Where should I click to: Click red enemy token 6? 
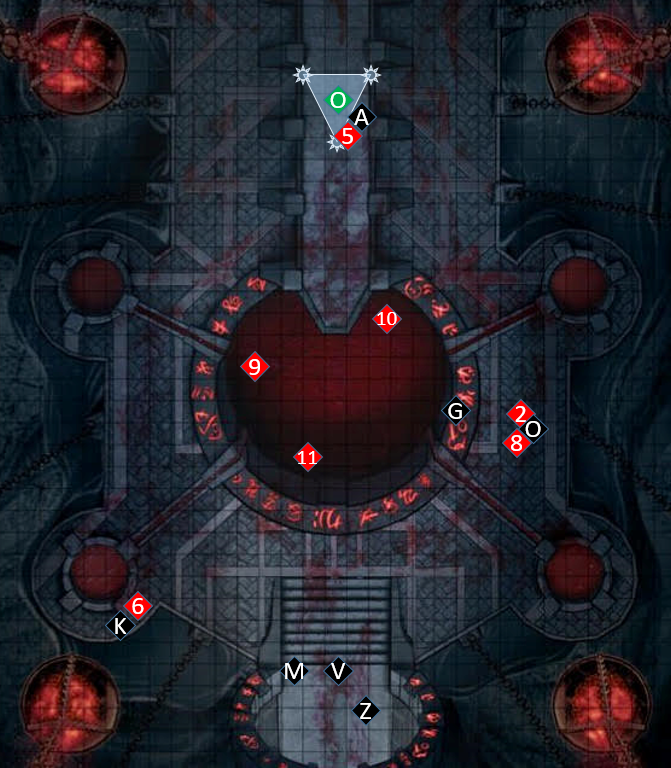(x=138, y=606)
